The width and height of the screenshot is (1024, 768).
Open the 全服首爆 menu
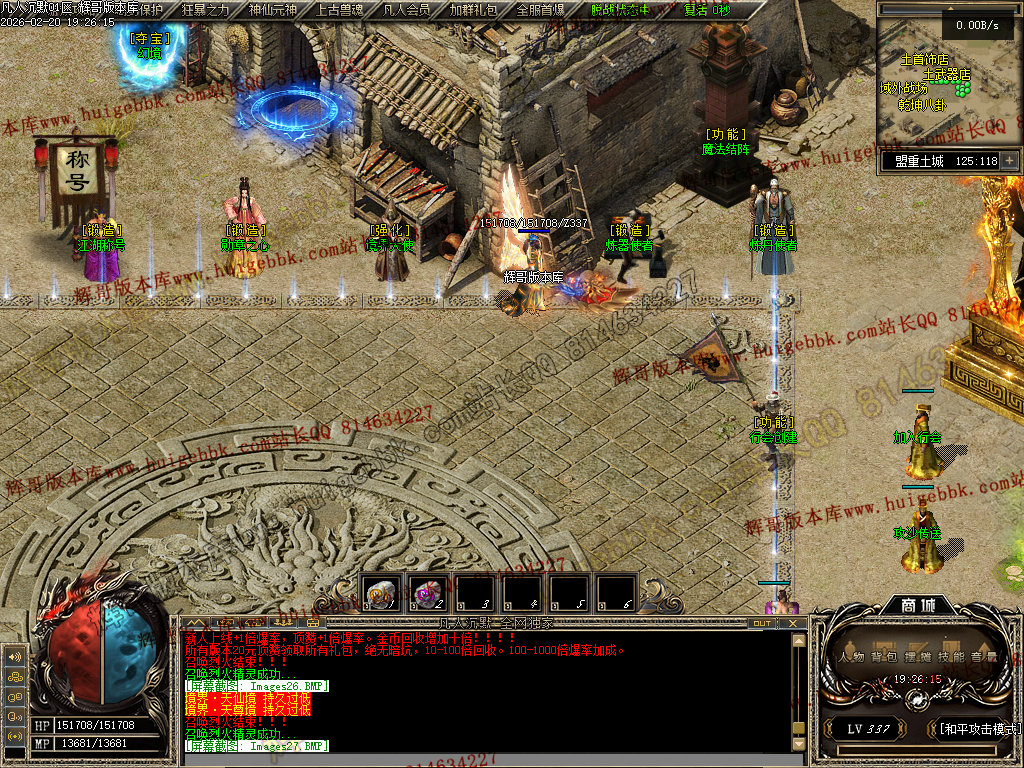540,10
